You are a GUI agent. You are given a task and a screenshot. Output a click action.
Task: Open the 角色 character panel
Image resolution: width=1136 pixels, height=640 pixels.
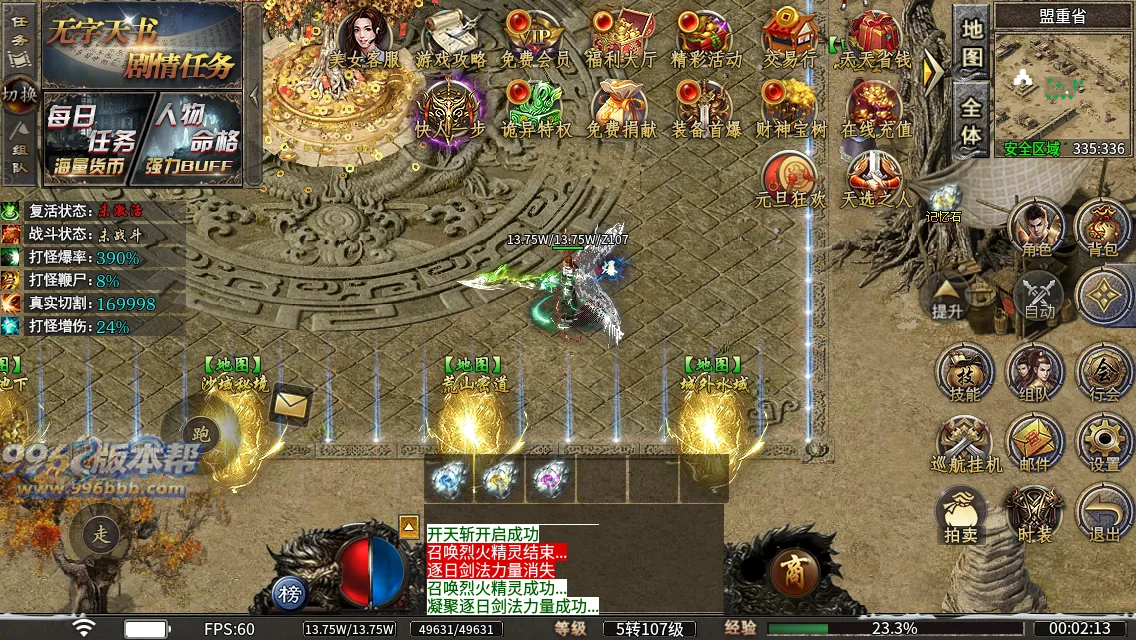point(1036,226)
